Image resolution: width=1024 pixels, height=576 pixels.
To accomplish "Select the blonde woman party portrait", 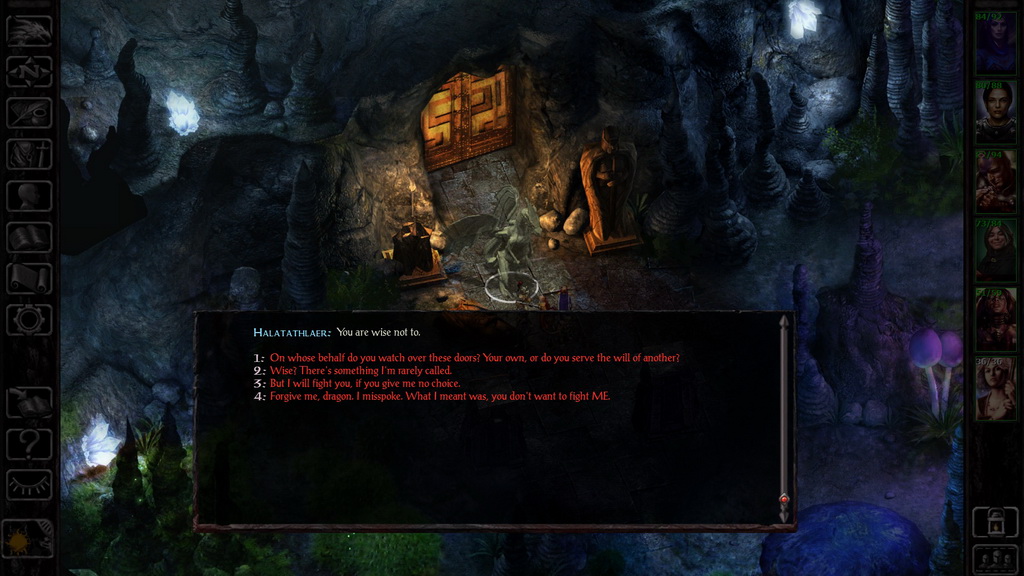I will [995, 388].
